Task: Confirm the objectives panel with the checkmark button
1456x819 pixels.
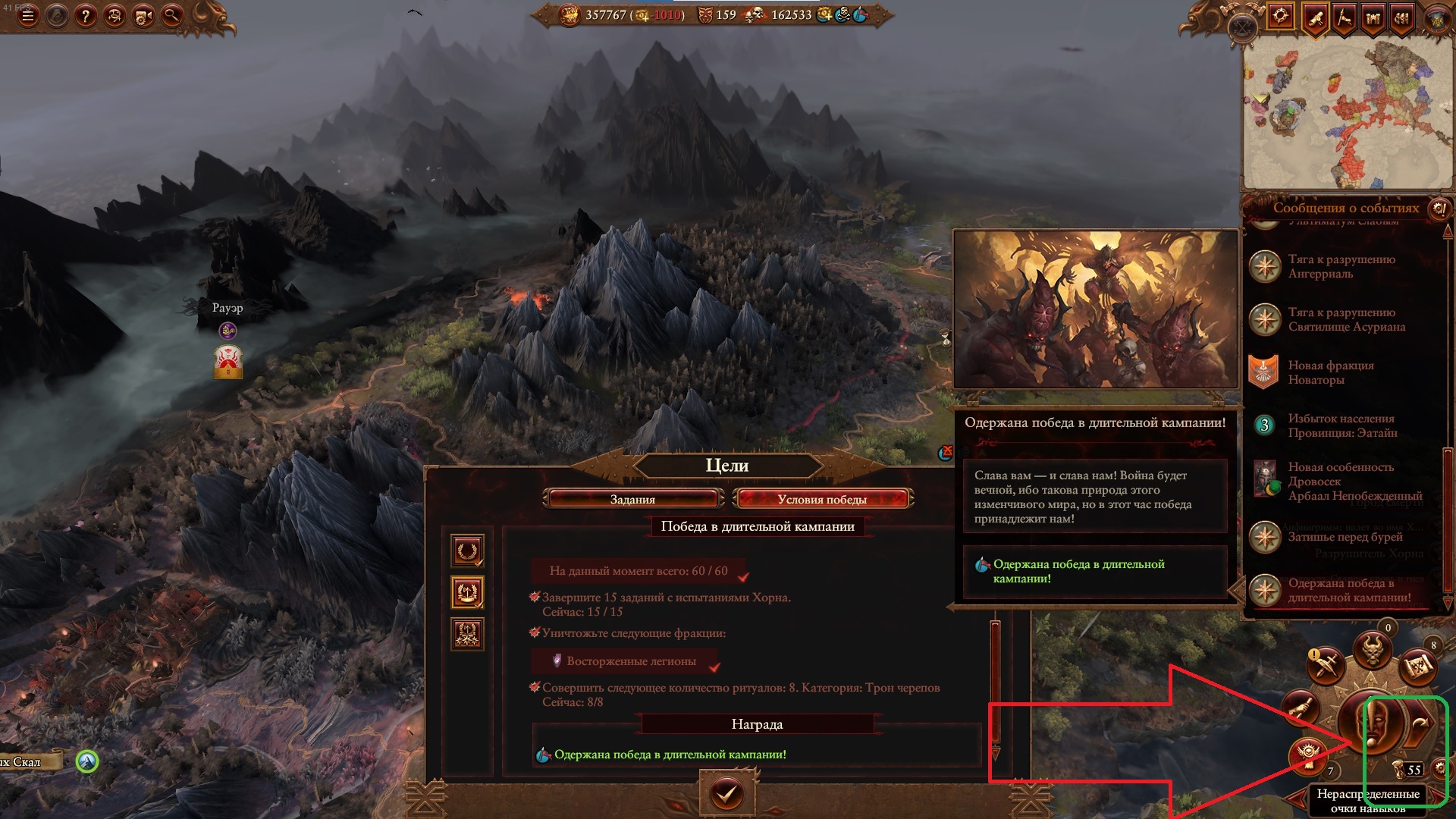Action: (x=726, y=793)
